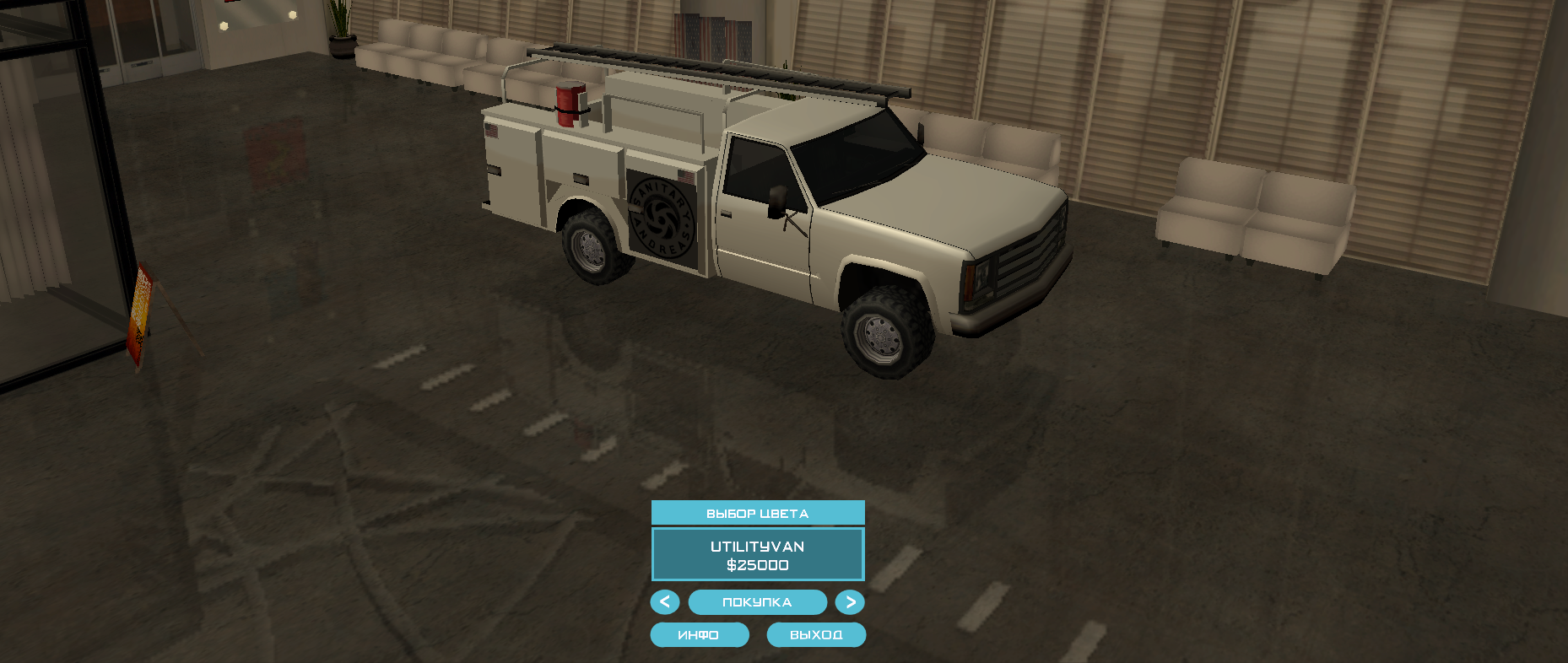Viewport: 1568px width, 663px height.
Task: Open the ВЫБОР ЦВЕТА color selection
Action: coord(757,513)
